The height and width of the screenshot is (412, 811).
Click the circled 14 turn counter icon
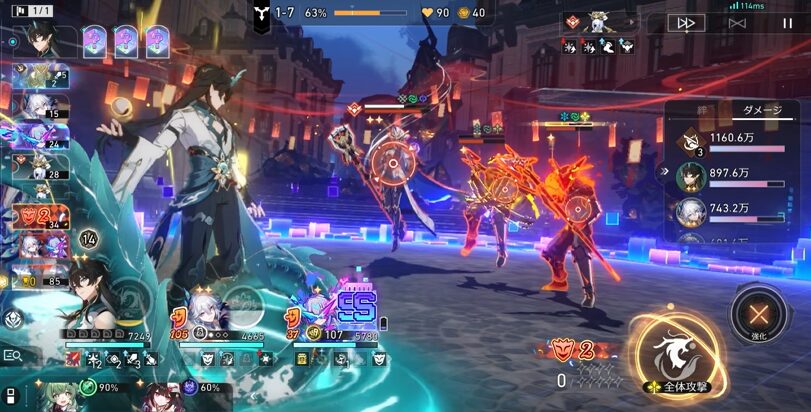[x=88, y=238]
